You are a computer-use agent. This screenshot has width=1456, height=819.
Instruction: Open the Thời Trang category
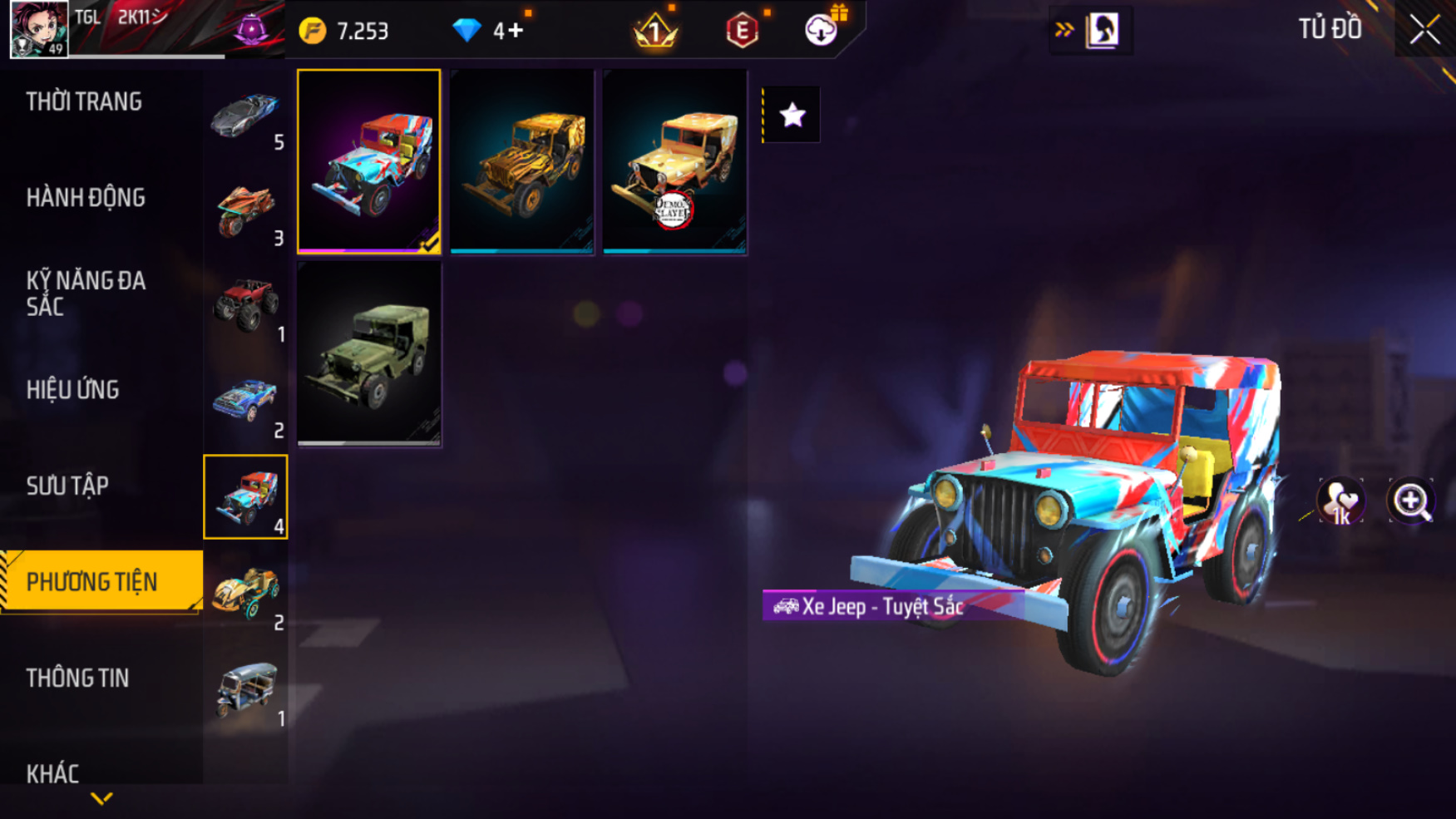click(84, 101)
